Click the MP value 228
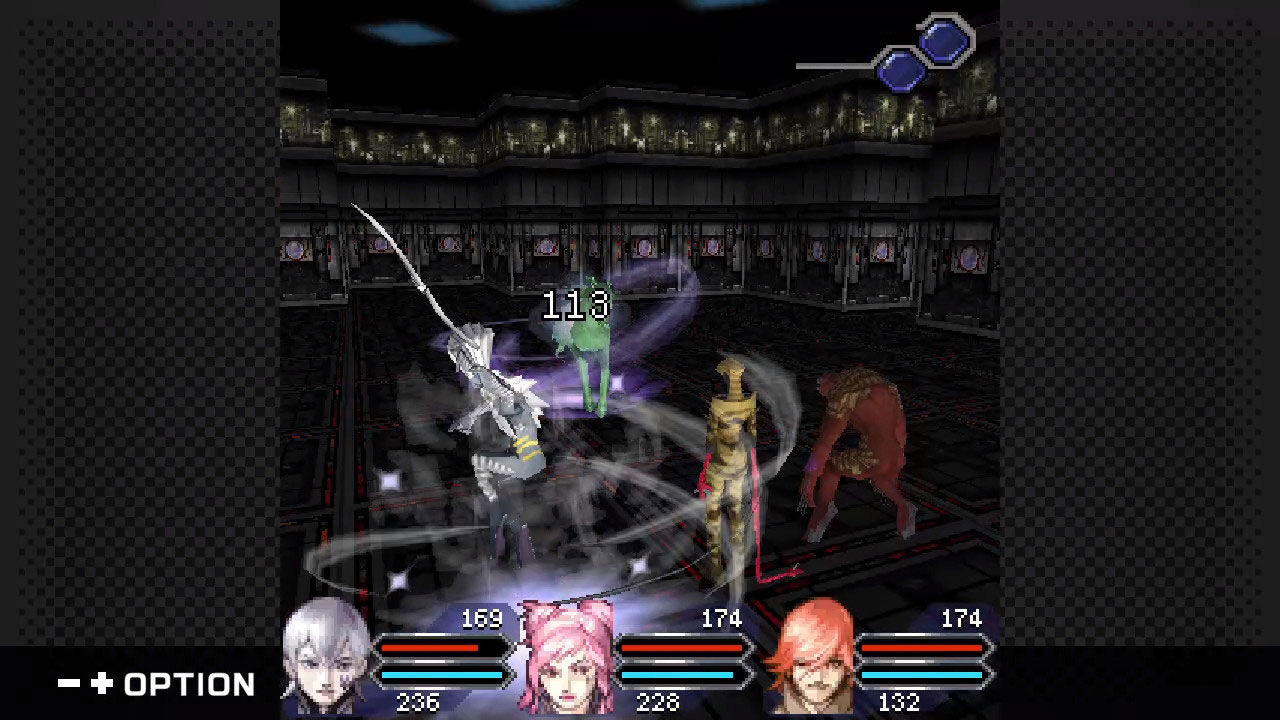This screenshot has width=1280, height=720. click(x=656, y=702)
